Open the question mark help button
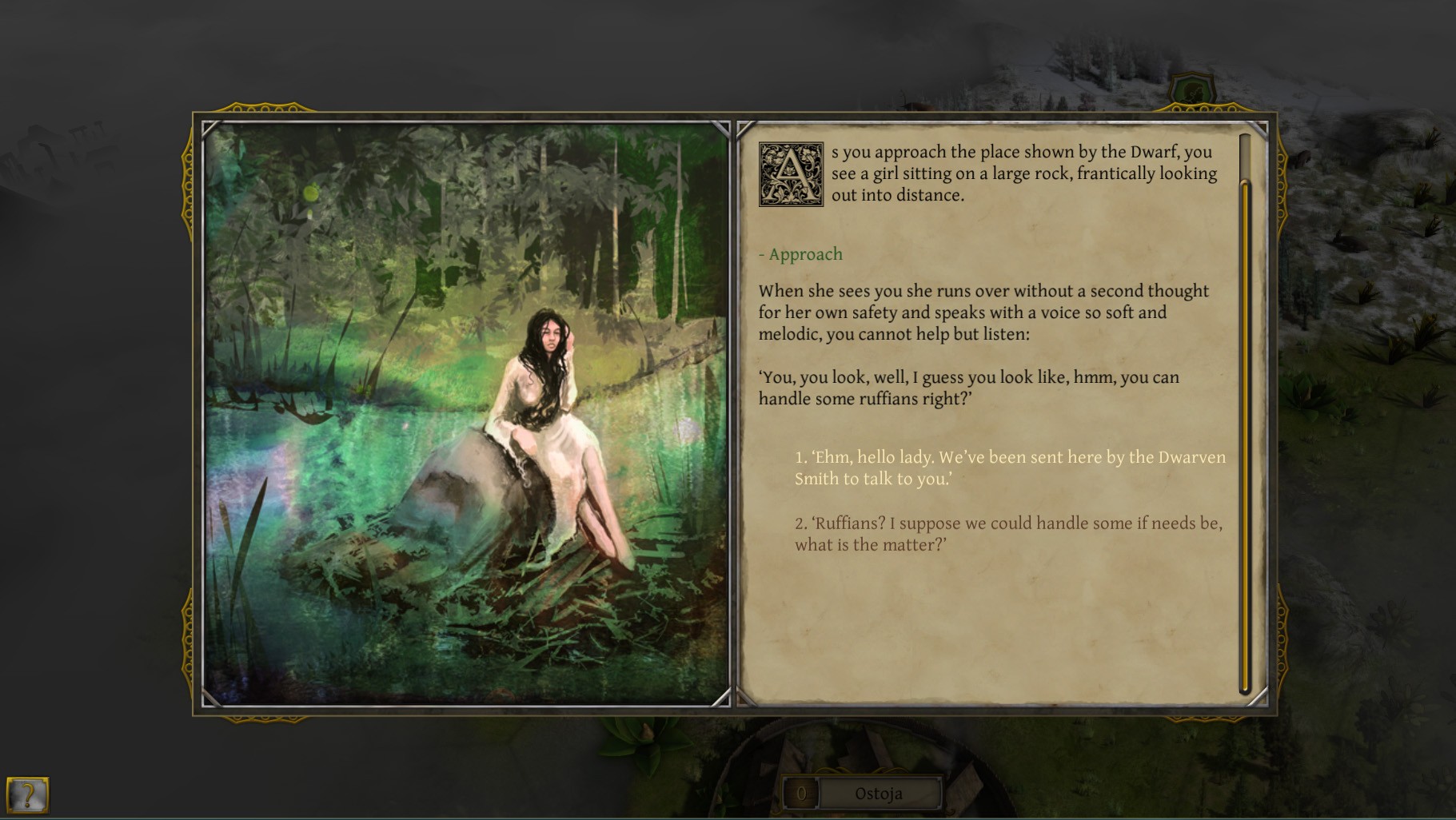The width and height of the screenshot is (1456, 820). (x=28, y=795)
